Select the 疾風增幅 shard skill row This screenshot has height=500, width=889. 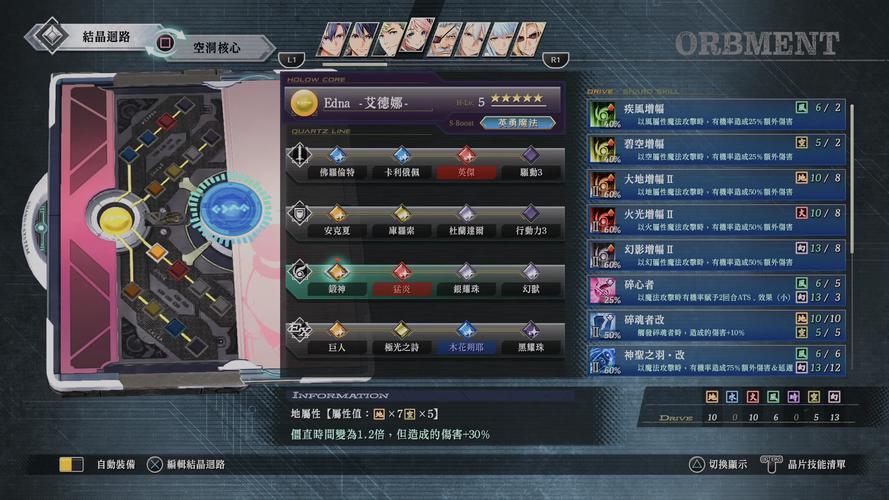click(x=716, y=114)
